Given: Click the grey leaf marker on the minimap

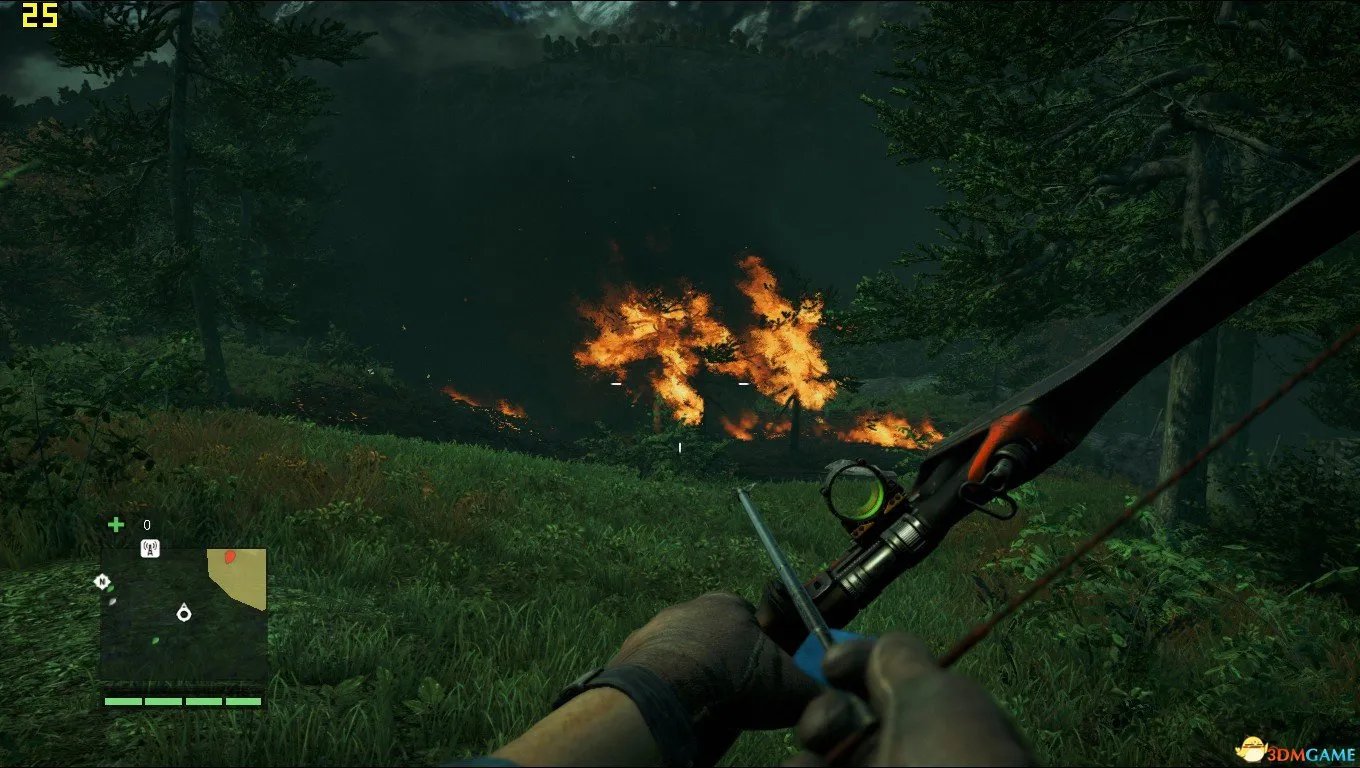Looking at the screenshot, I should pyautogui.click(x=113, y=601).
